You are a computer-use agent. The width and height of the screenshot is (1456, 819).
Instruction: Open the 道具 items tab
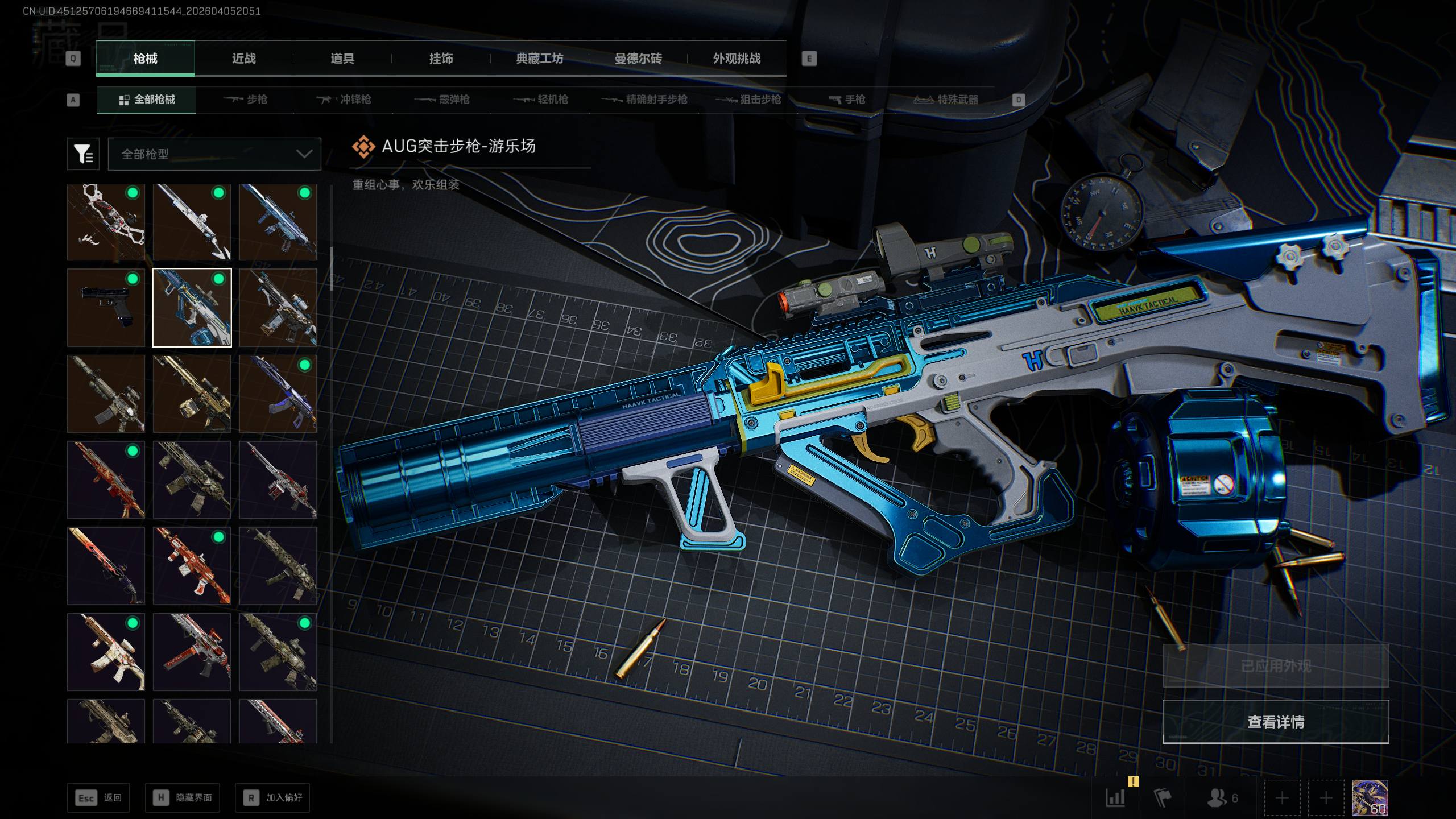(x=342, y=59)
